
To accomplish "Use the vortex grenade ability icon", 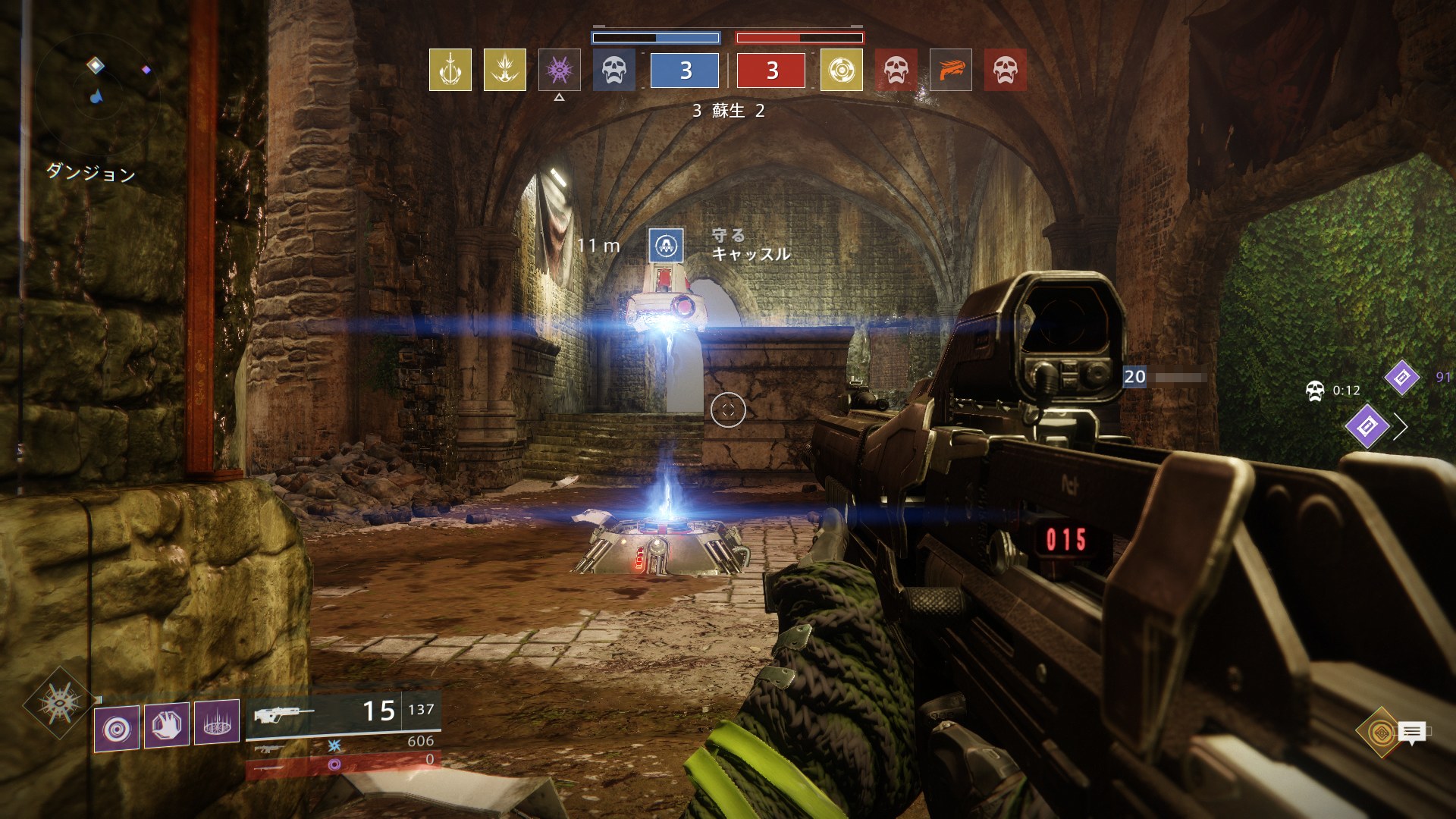I will click(117, 729).
